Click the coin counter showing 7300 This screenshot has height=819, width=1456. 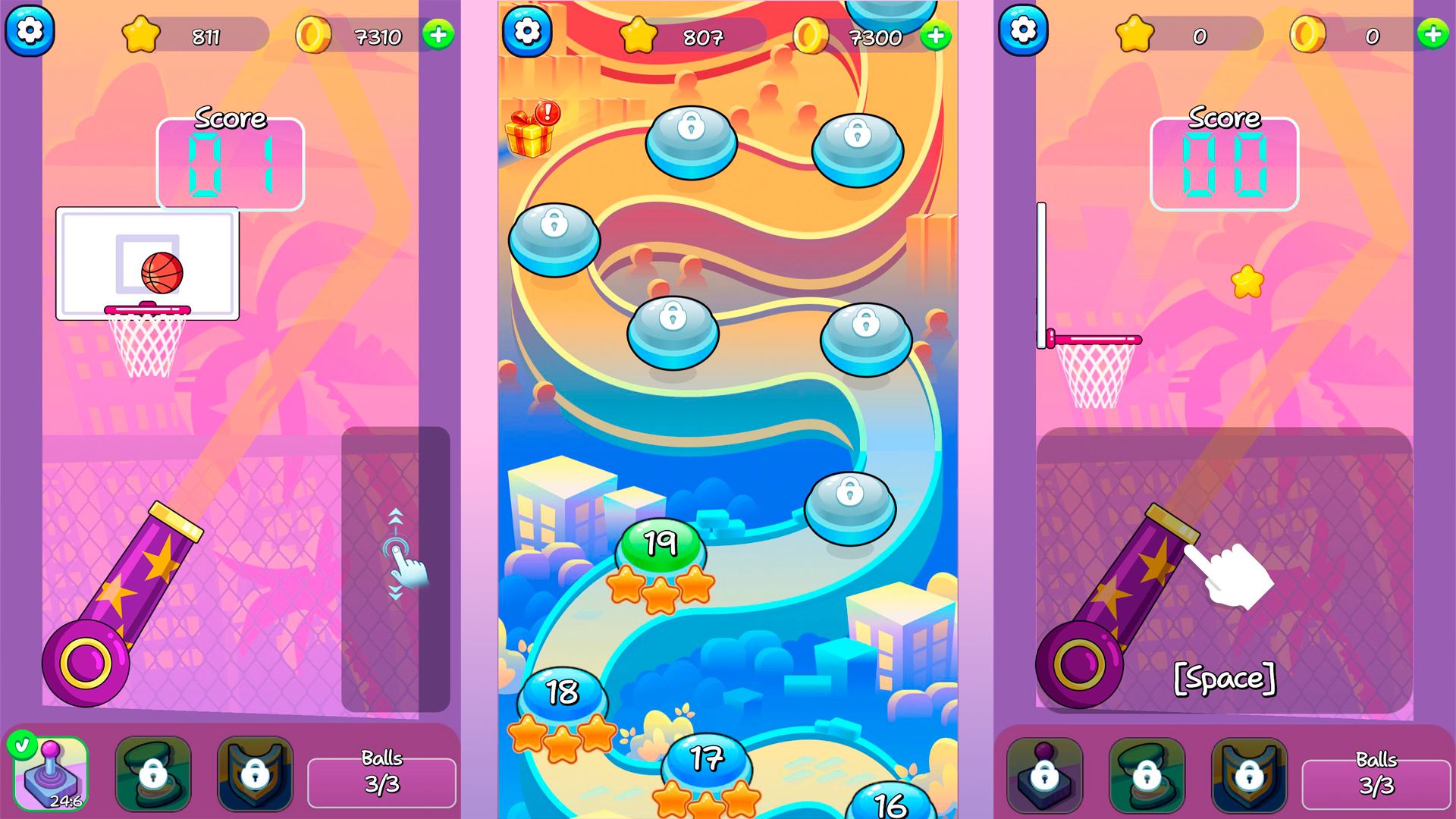pos(875,36)
